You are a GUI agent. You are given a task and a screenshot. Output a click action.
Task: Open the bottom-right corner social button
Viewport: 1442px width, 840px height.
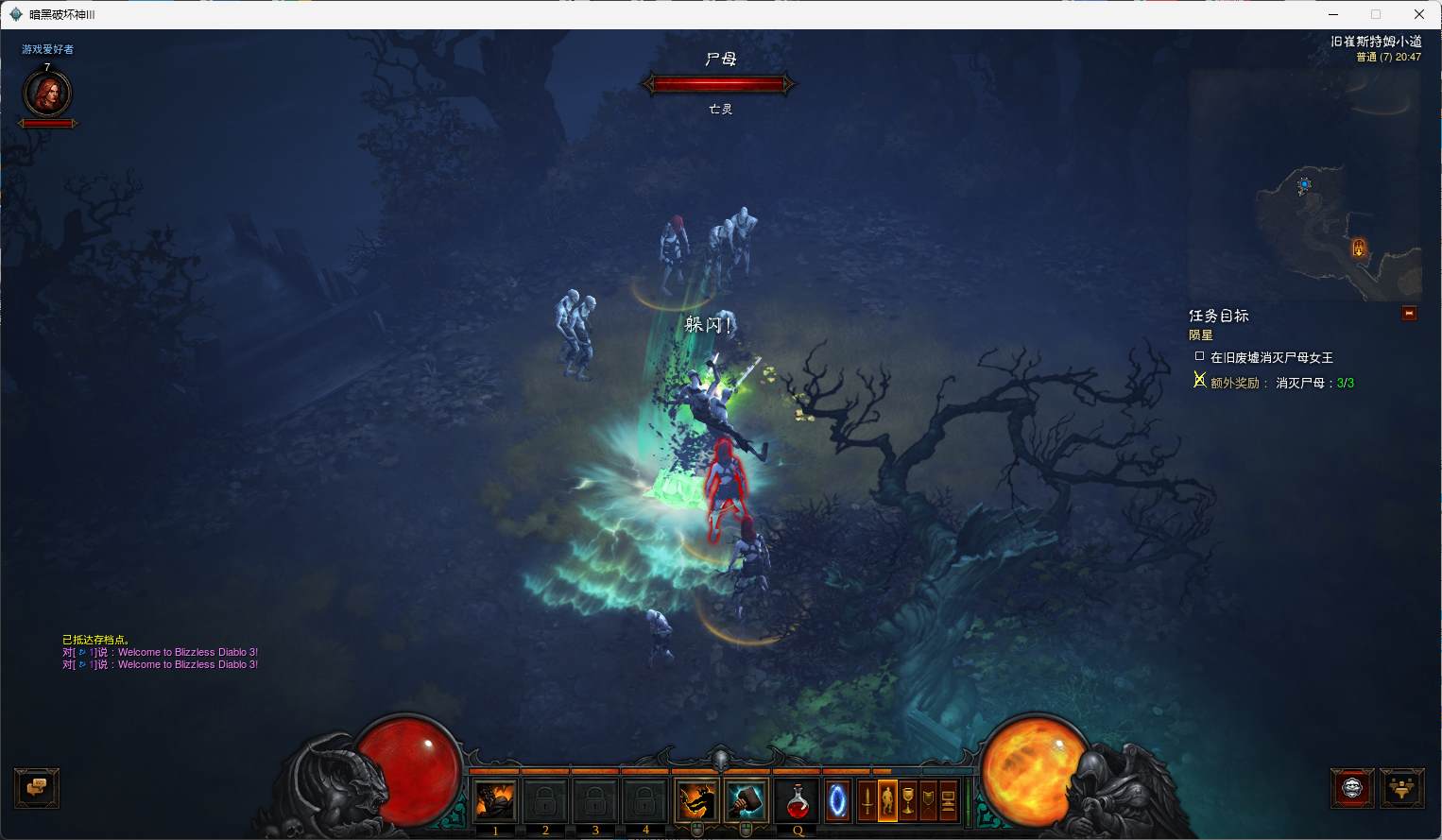click(x=1401, y=788)
